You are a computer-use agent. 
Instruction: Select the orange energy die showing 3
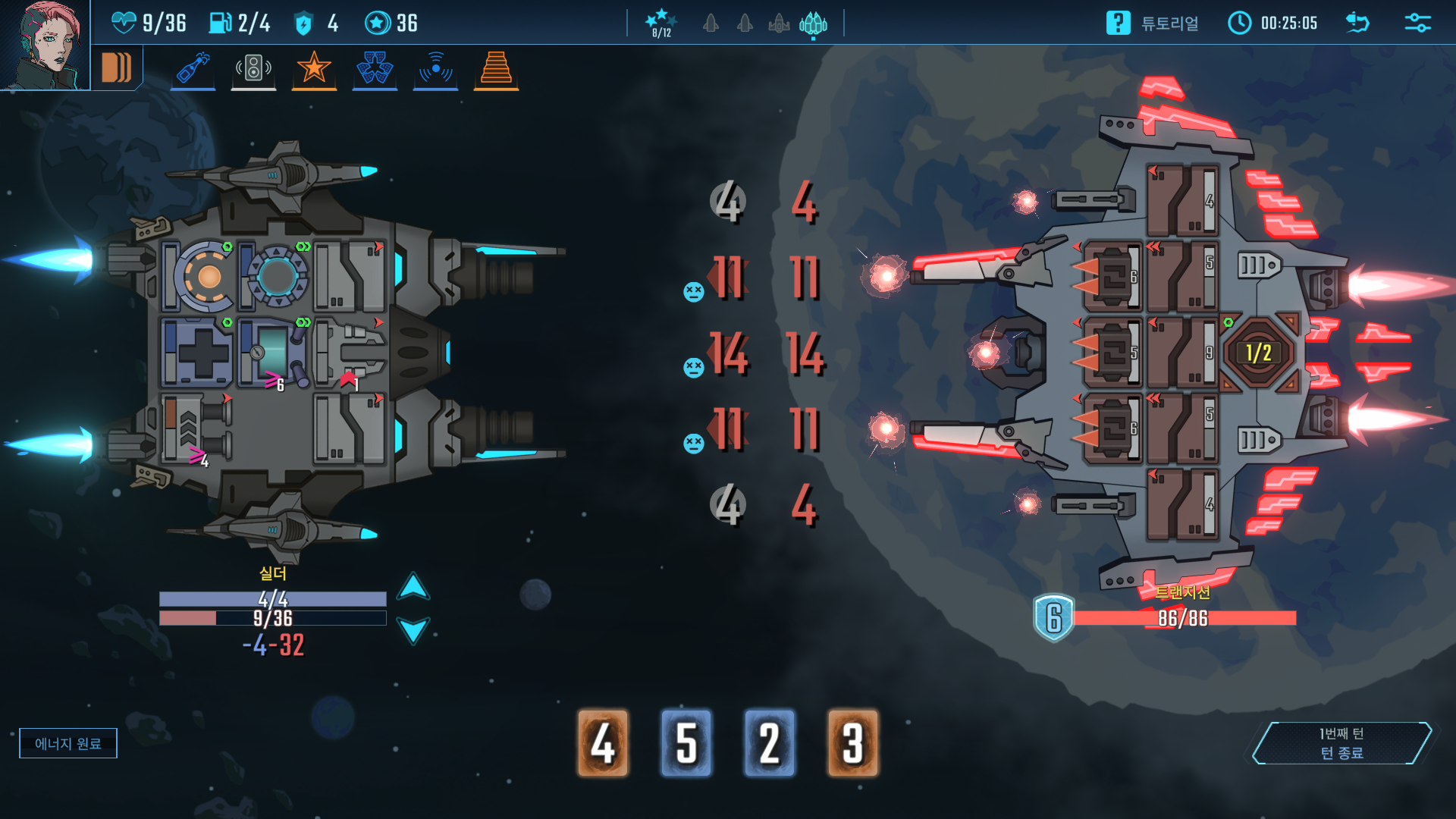(853, 743)
